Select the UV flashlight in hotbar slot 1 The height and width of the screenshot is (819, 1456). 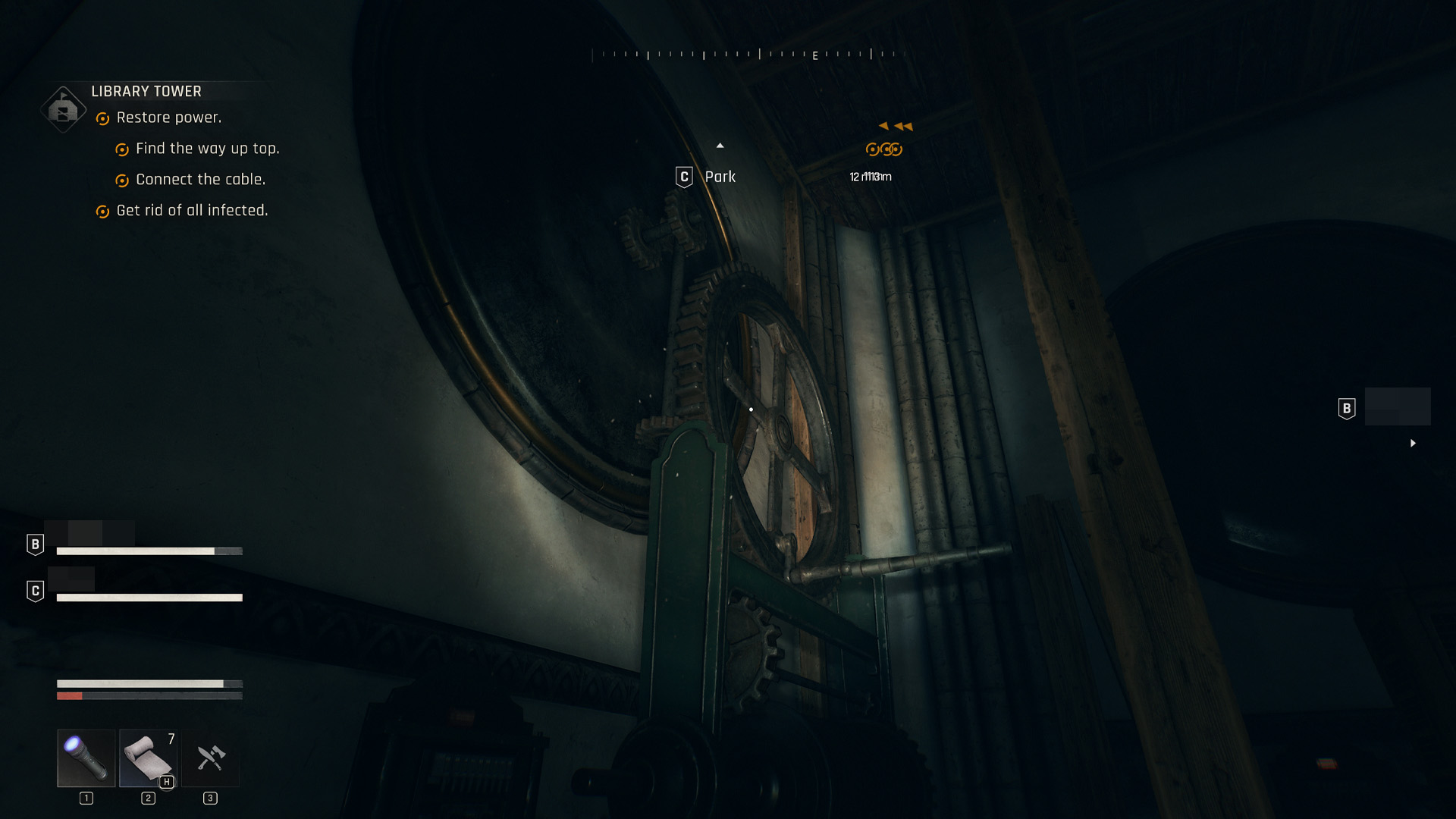(x=86, y=758)
